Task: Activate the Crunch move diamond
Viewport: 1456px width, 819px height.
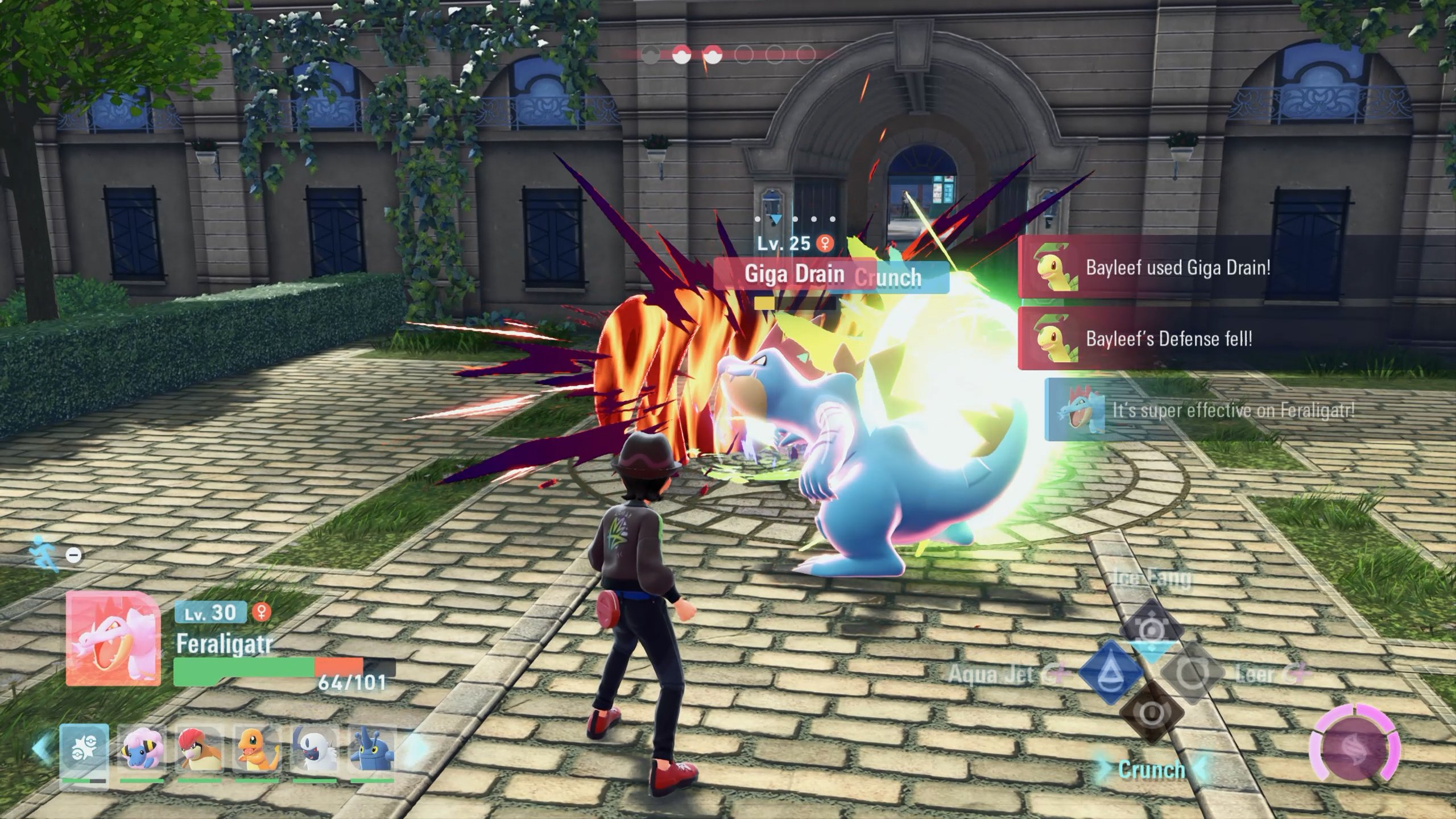Action: (x=1151, y=714)
